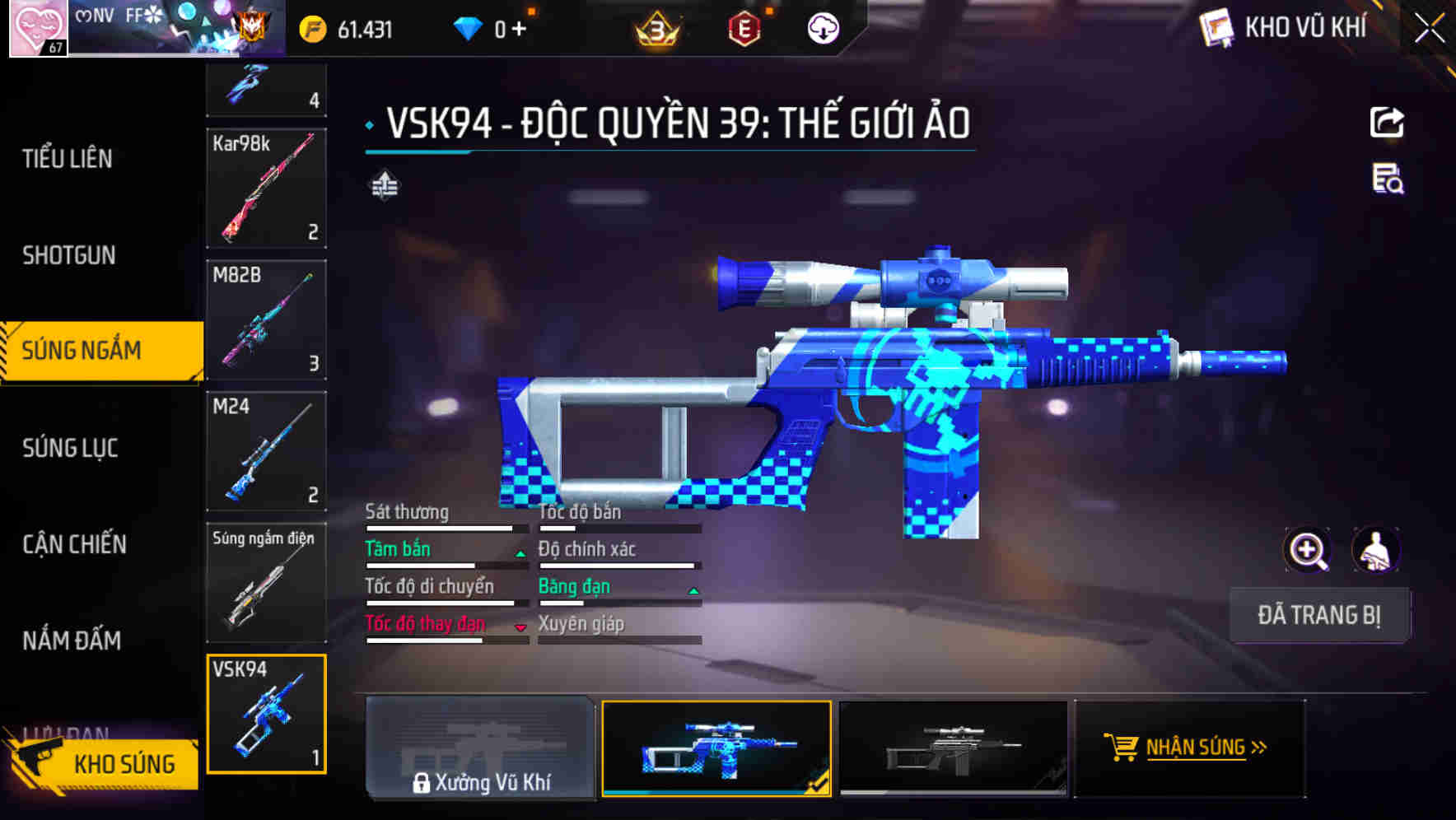Screen dimensions: 1456x820
Task: Tap the share weapon skin icon
Action: point(1388,121)
